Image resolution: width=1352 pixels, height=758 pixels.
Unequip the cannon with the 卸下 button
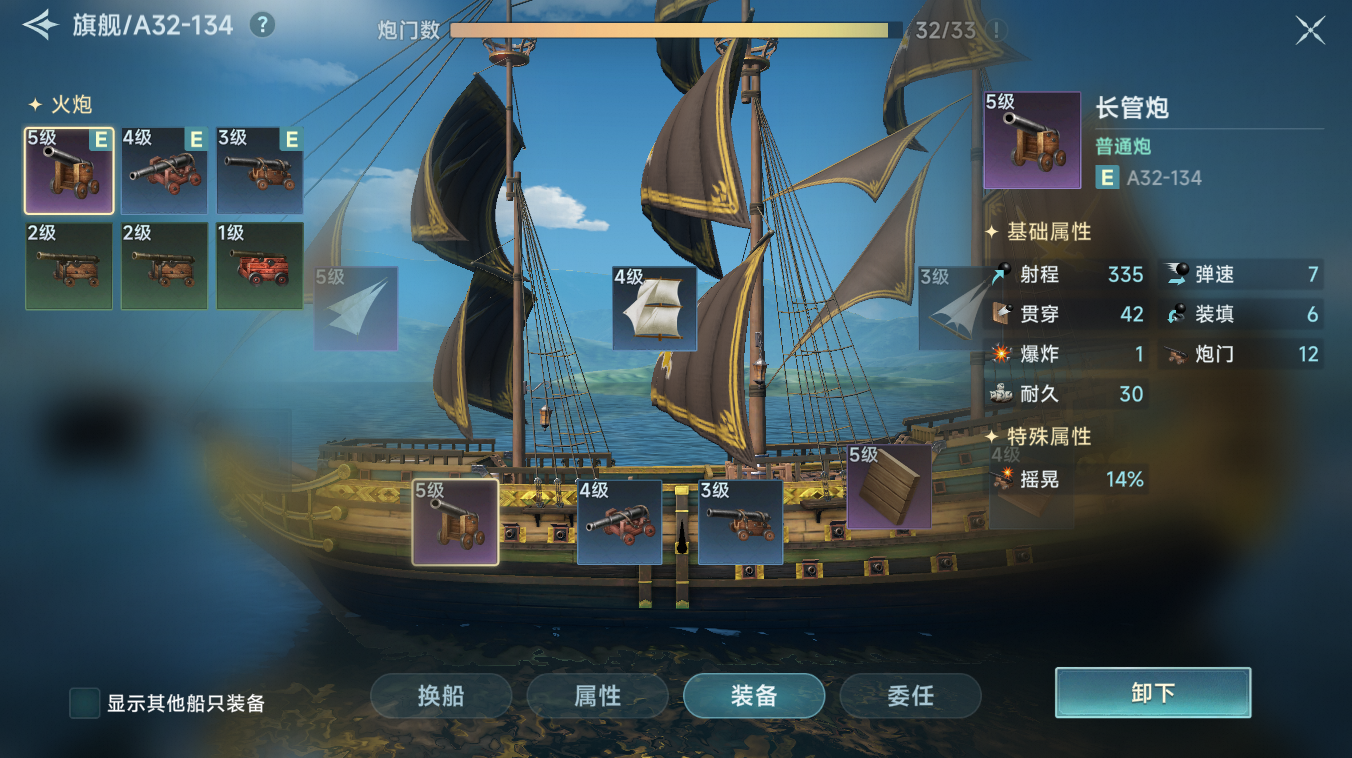pyautogui.click(x=1152, y=693)
